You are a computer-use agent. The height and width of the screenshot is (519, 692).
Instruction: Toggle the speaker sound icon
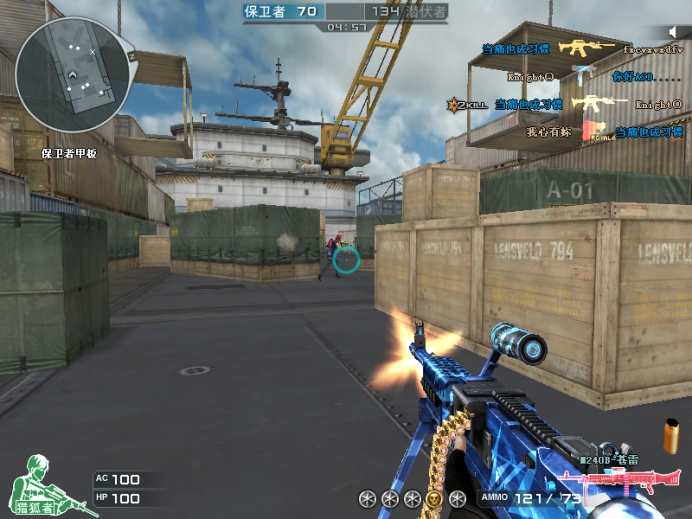pos(675,31)
